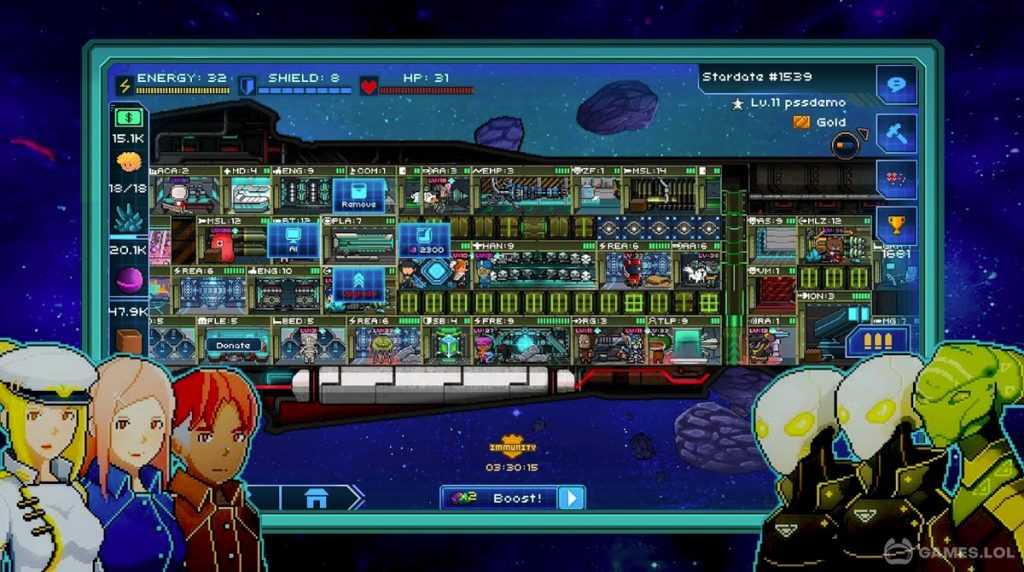This screenshot has width=1024, height=572.
Task: Click the Gold league badge
Action: click(x=820, y=122)
